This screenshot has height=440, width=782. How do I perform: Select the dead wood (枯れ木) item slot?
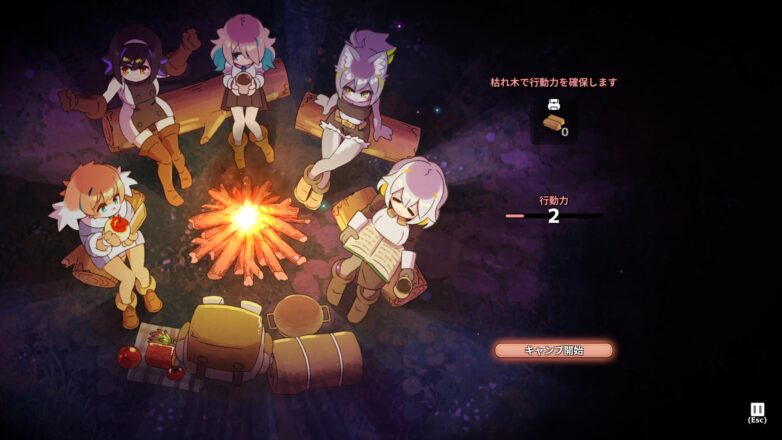coord(554,120)
